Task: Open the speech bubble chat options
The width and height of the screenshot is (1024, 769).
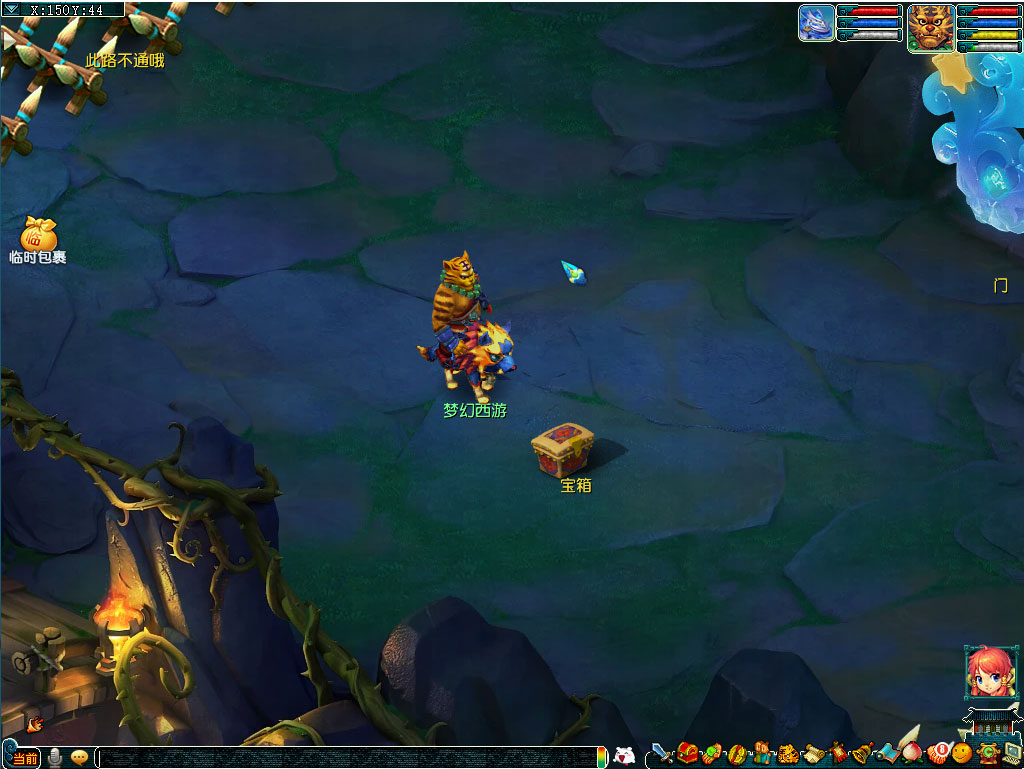Action: tap(79, 757)
